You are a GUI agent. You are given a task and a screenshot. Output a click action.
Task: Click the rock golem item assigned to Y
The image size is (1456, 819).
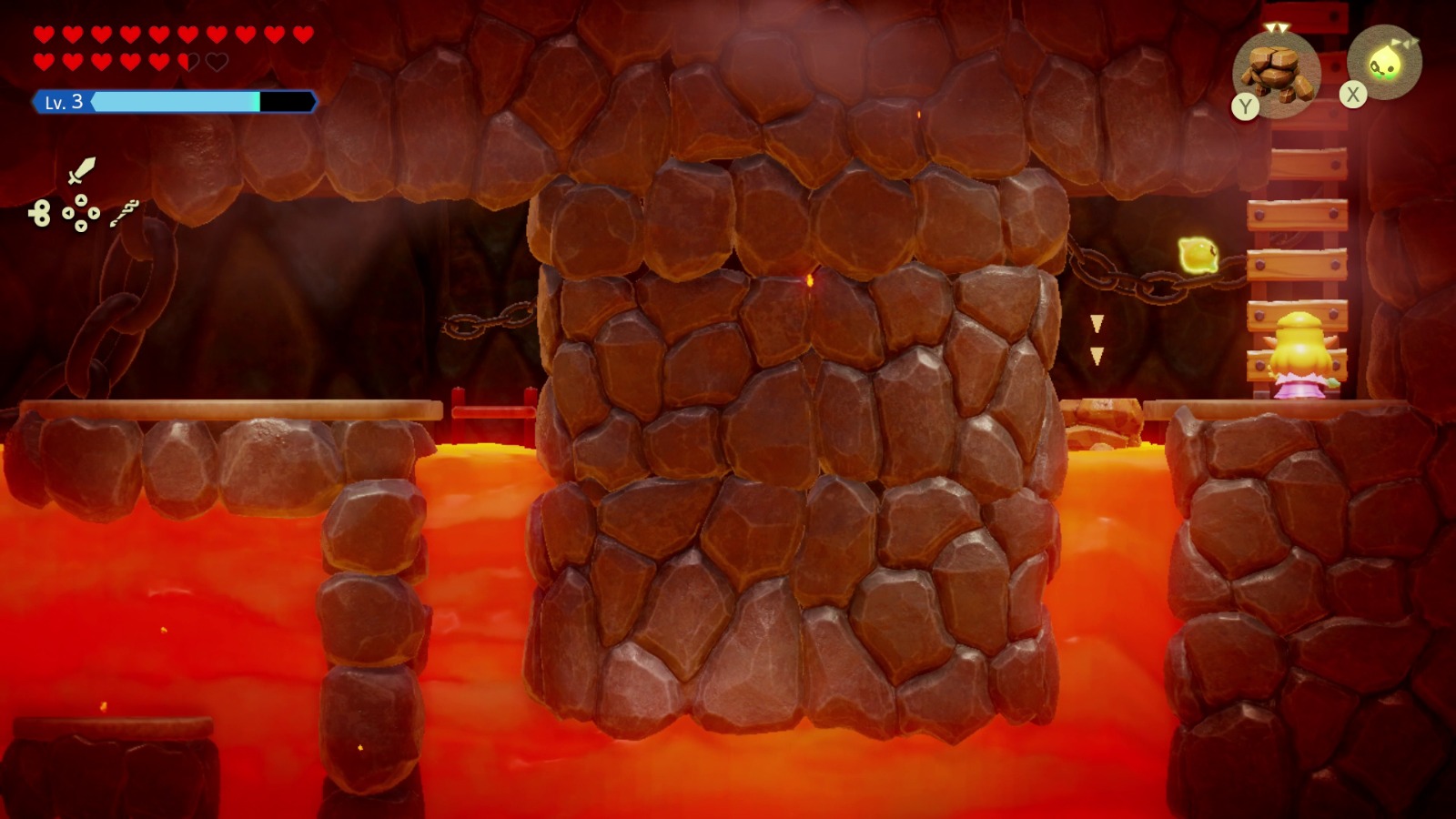click(1277, 73)
